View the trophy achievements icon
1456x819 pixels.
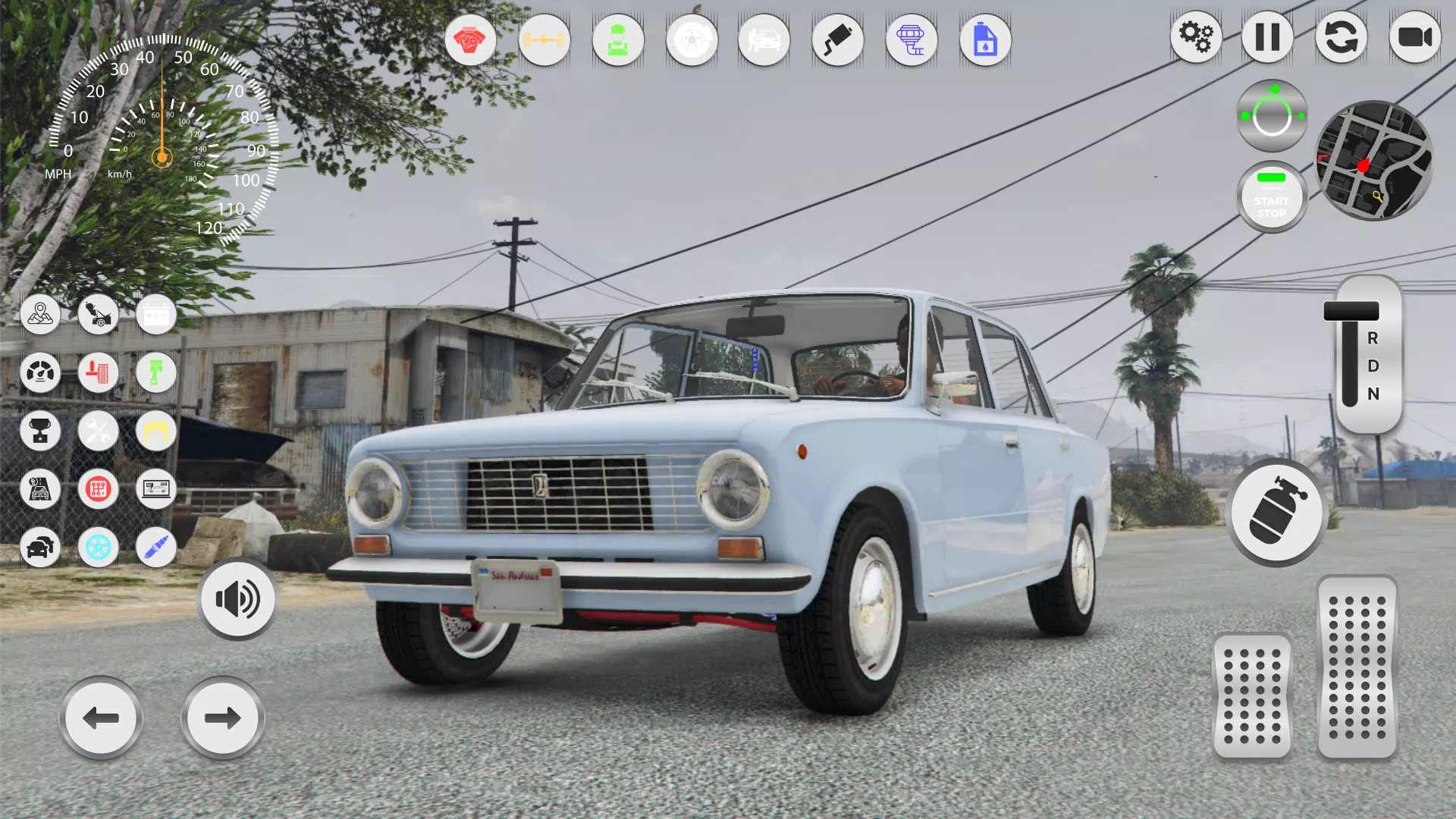click(x=41, y=431)
